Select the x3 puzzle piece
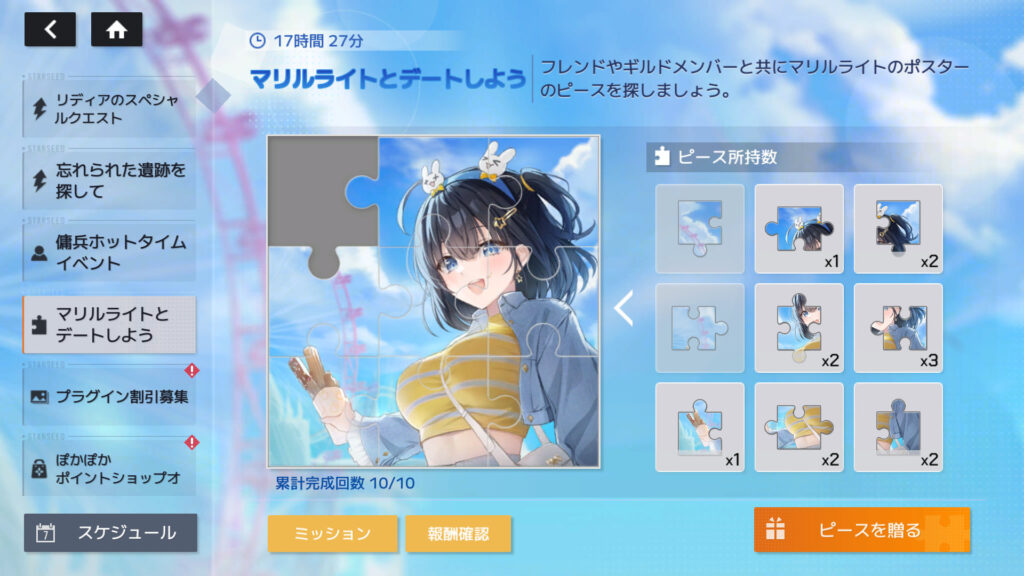Image resolution: width=1024 pixels, height=576 pixels. coord(898,328)
